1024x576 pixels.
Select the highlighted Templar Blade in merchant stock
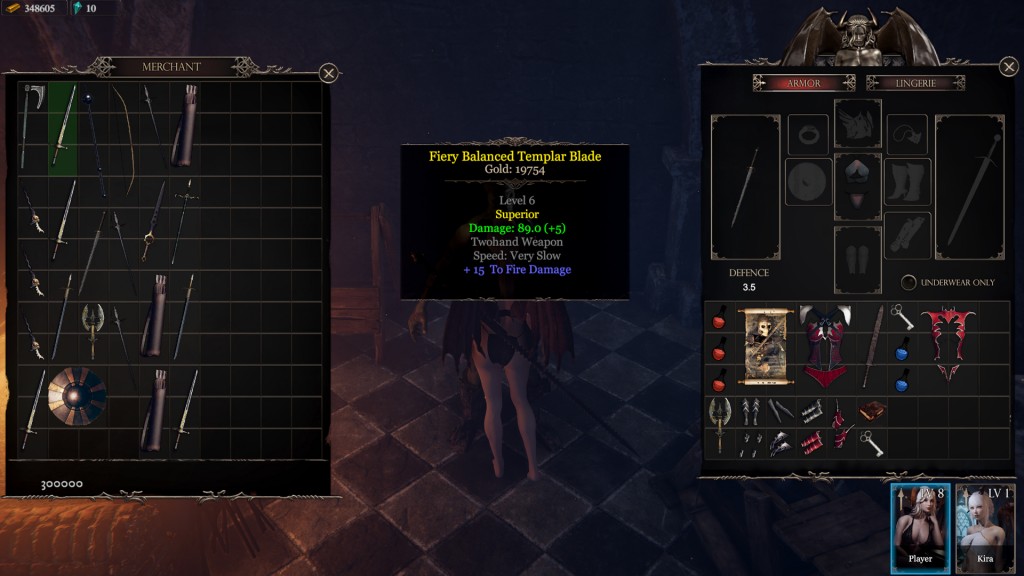click(x=63, y=128)
